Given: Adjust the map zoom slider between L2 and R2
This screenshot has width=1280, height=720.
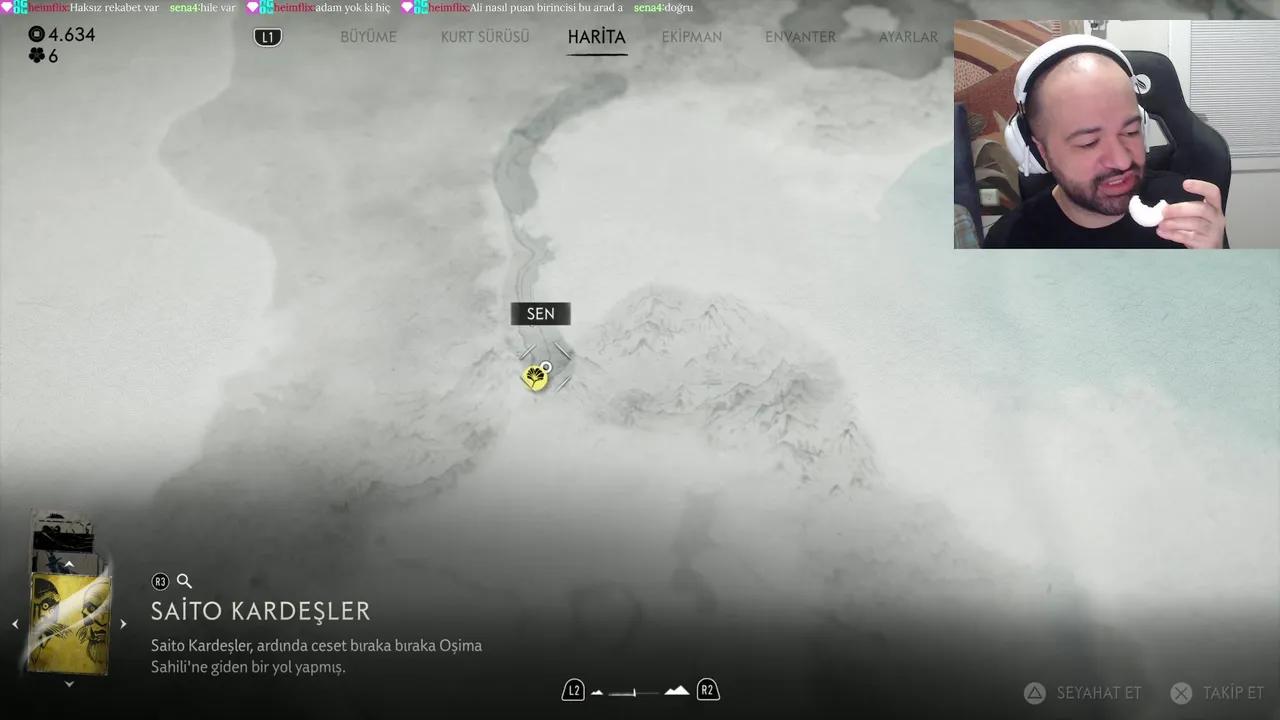Looking at the screenshot, I should [x=637, y=690].
